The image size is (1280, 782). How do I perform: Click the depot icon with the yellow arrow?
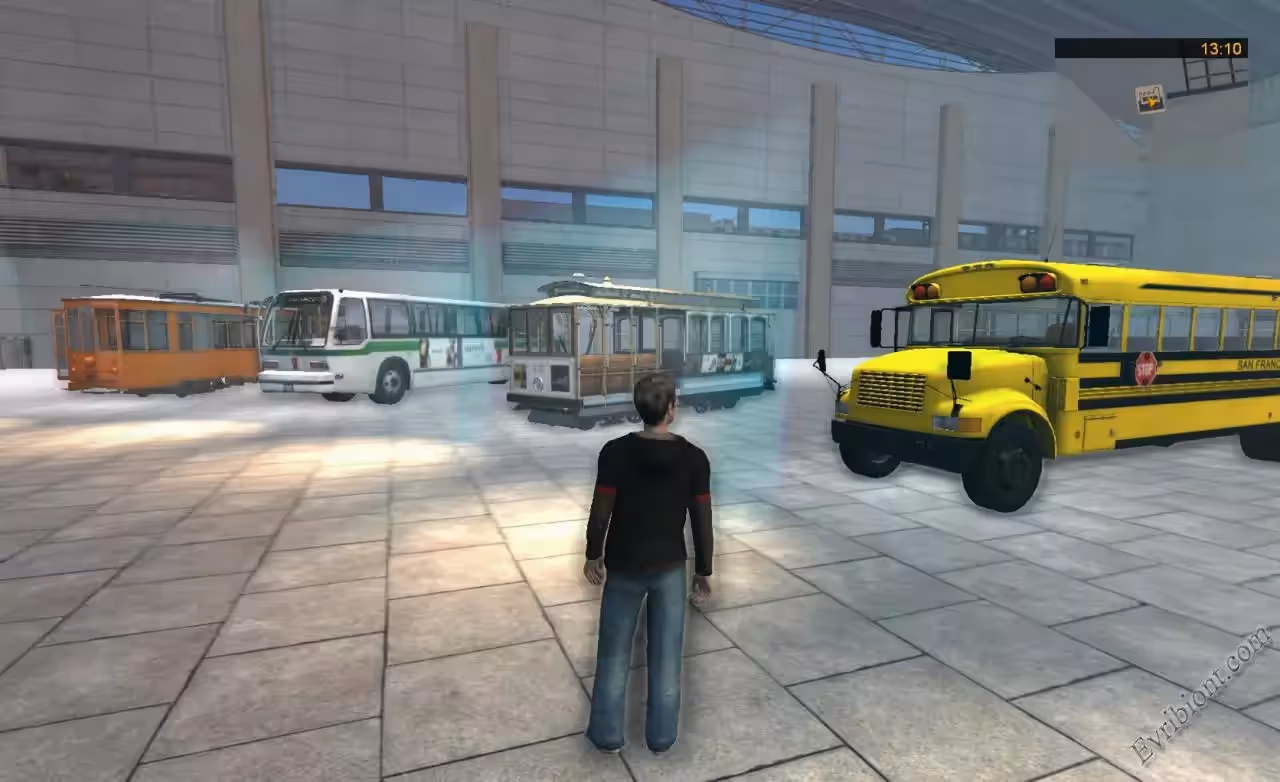1150,99
